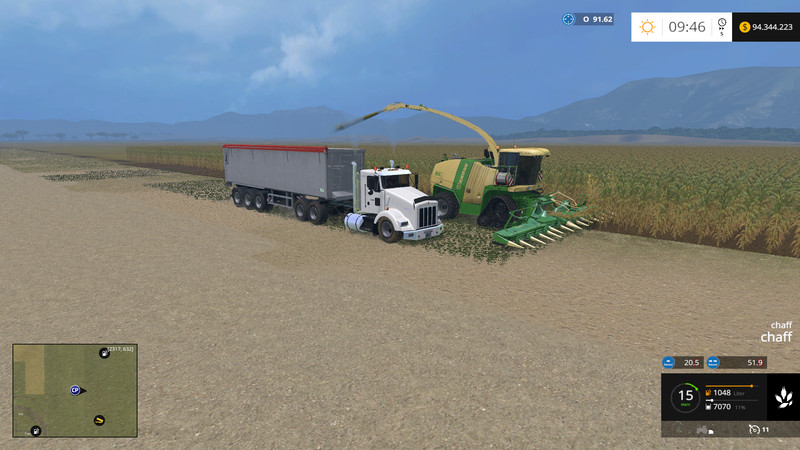Click the sunny weather icon

tap(647, 27)
